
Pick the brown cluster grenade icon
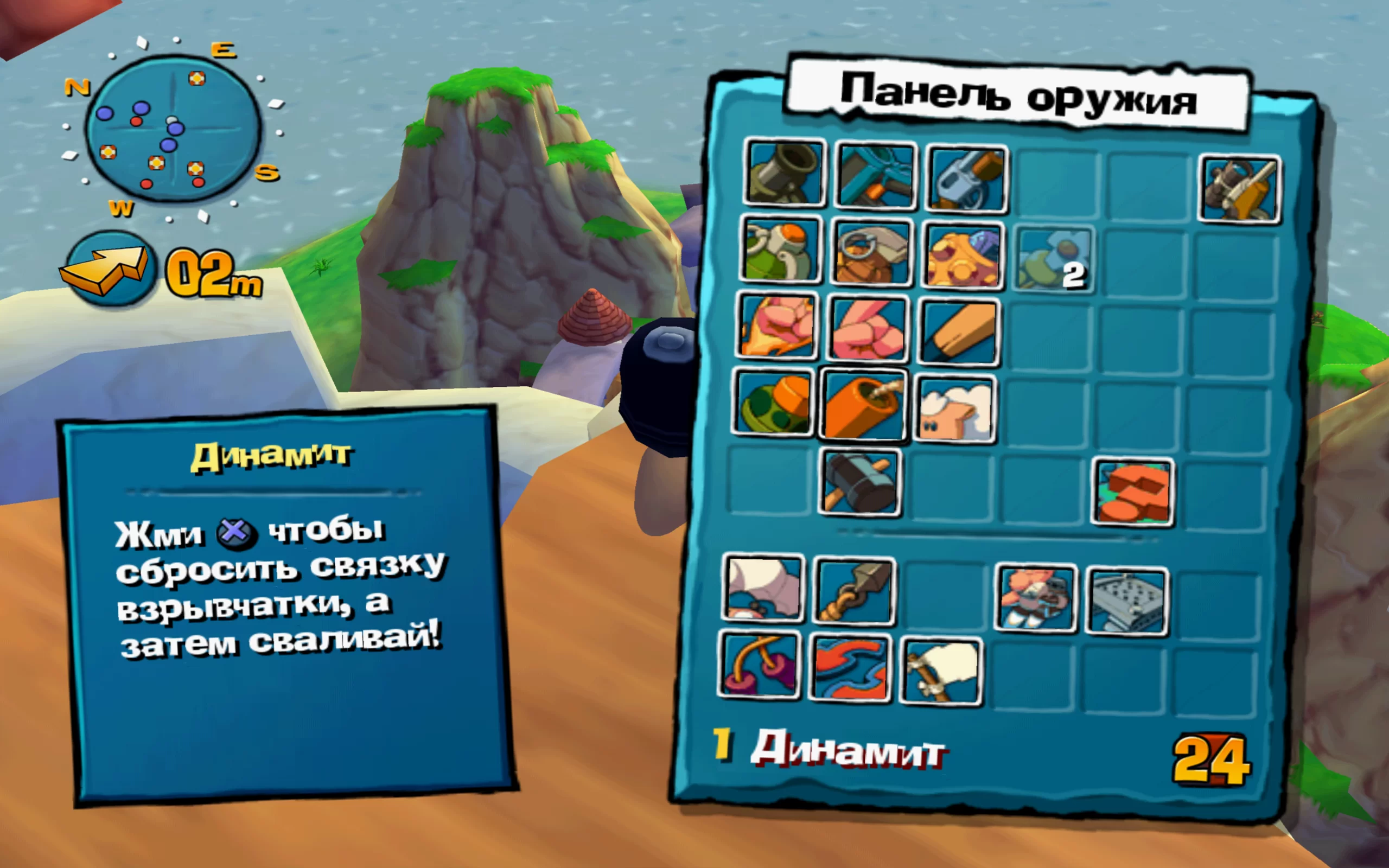872,253
